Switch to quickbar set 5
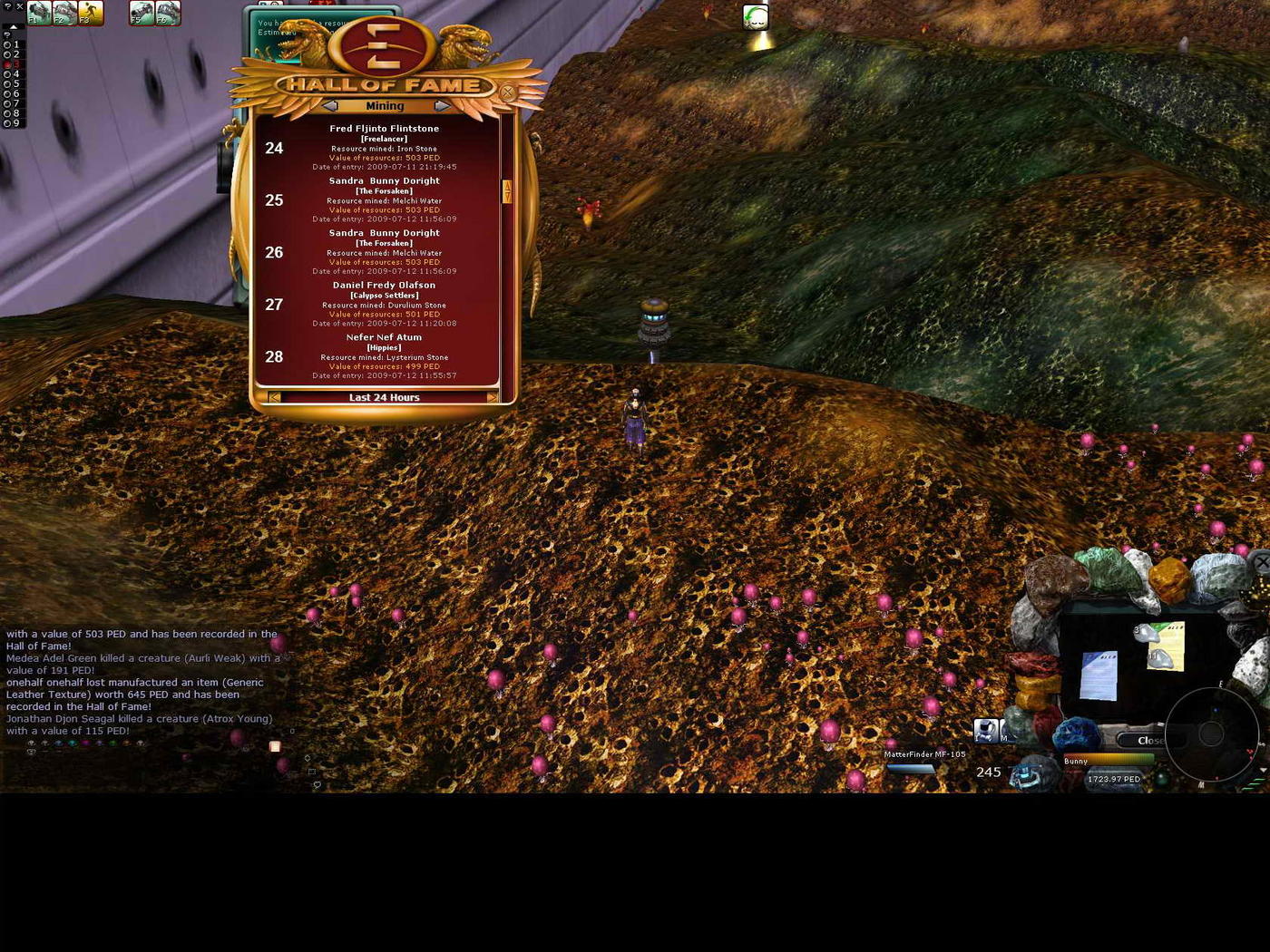1270x952 pixels. 8,83
